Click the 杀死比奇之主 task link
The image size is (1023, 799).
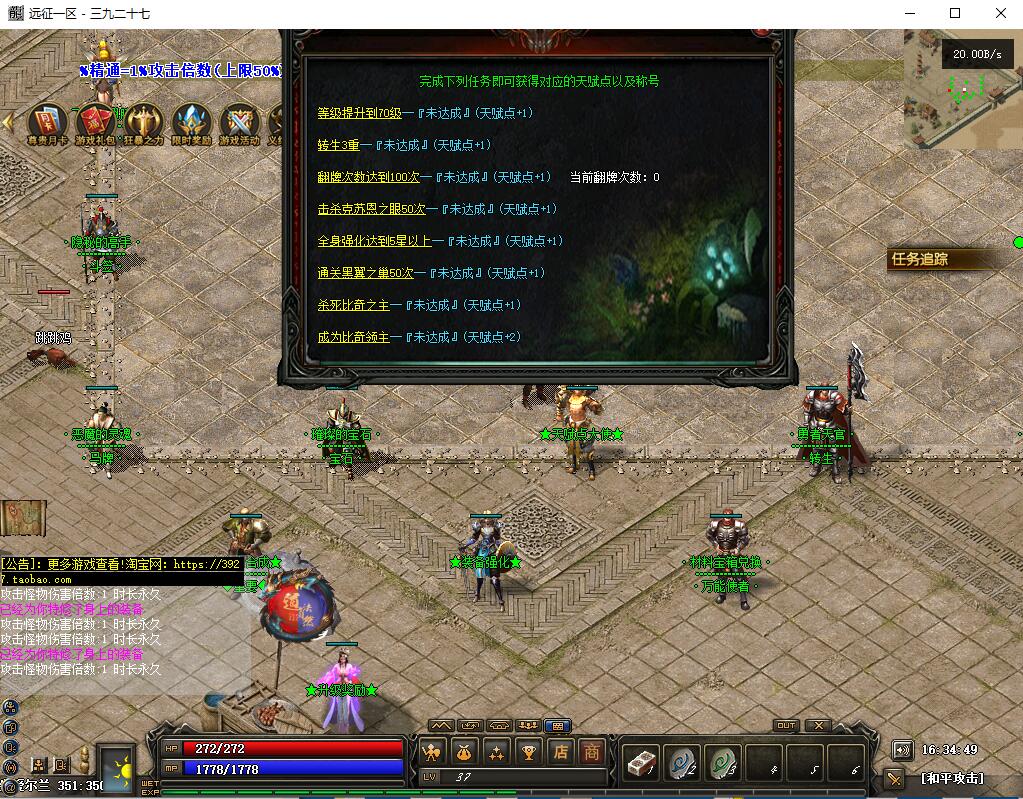353,305
